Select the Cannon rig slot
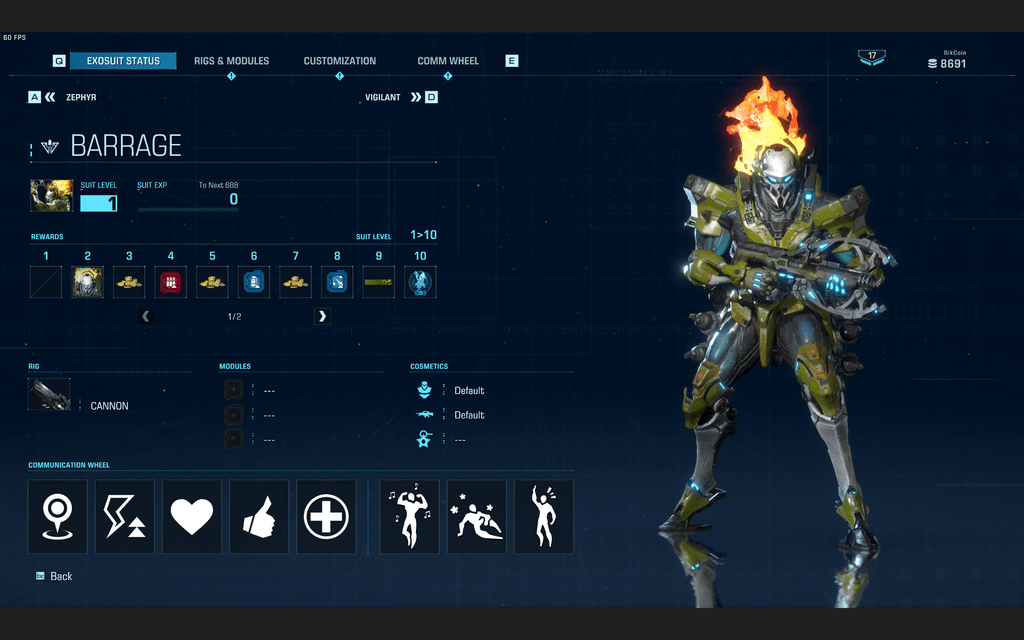This screenshot has height=640, width=1024. point(50,395)
